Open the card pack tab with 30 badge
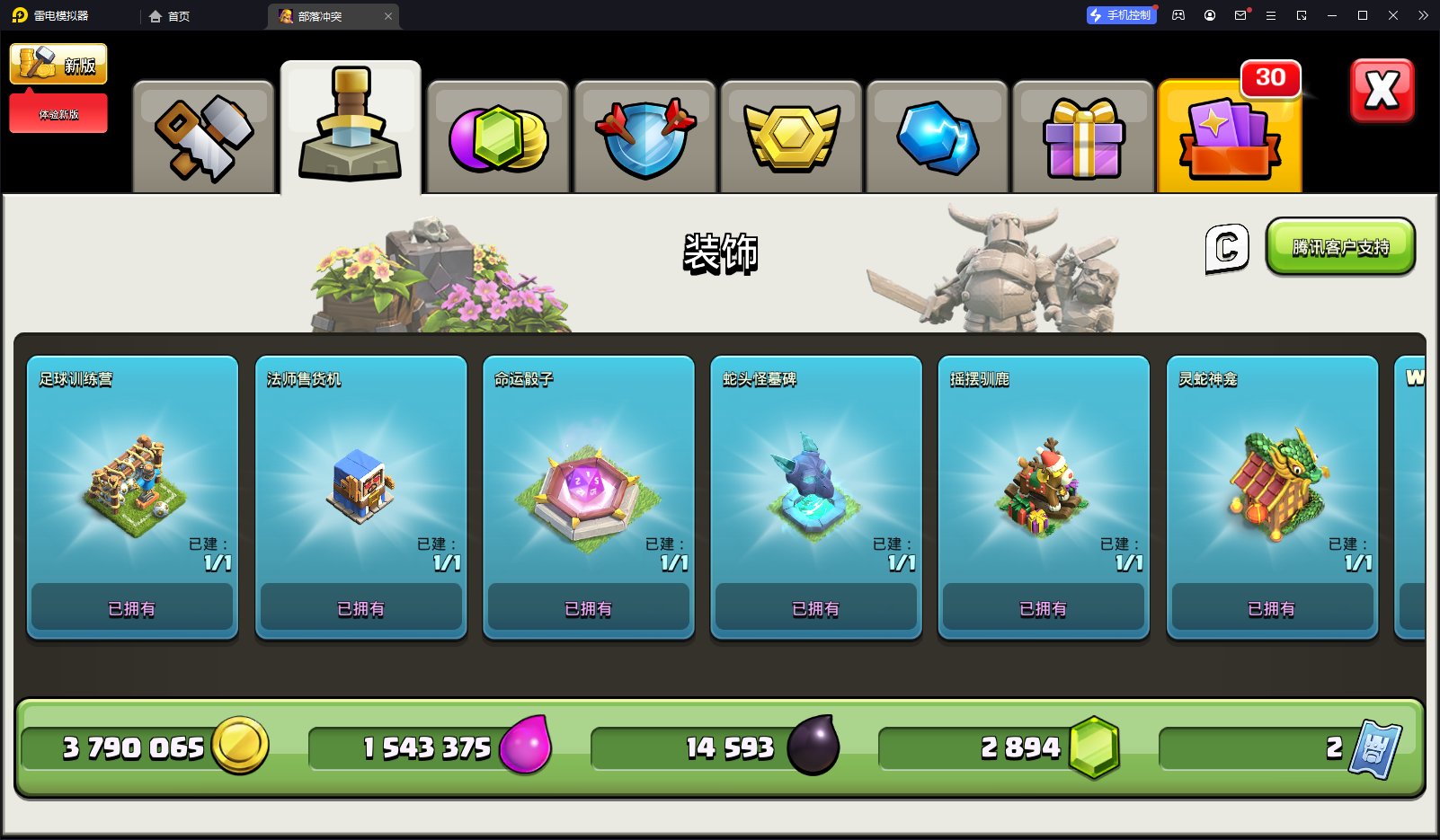 click(x=1230, y=137)
